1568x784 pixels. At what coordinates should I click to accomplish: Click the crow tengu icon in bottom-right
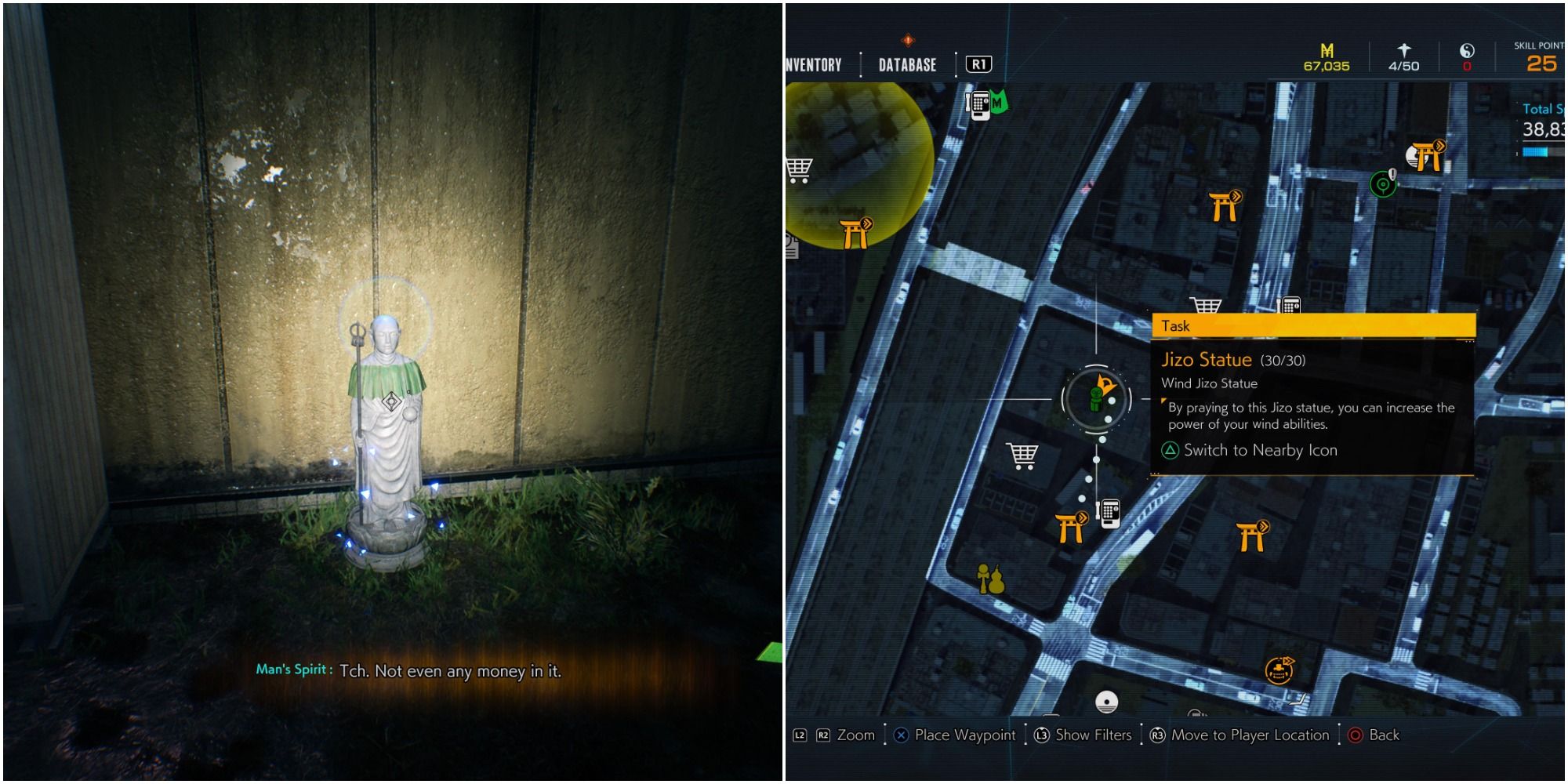coord(1279,671)
